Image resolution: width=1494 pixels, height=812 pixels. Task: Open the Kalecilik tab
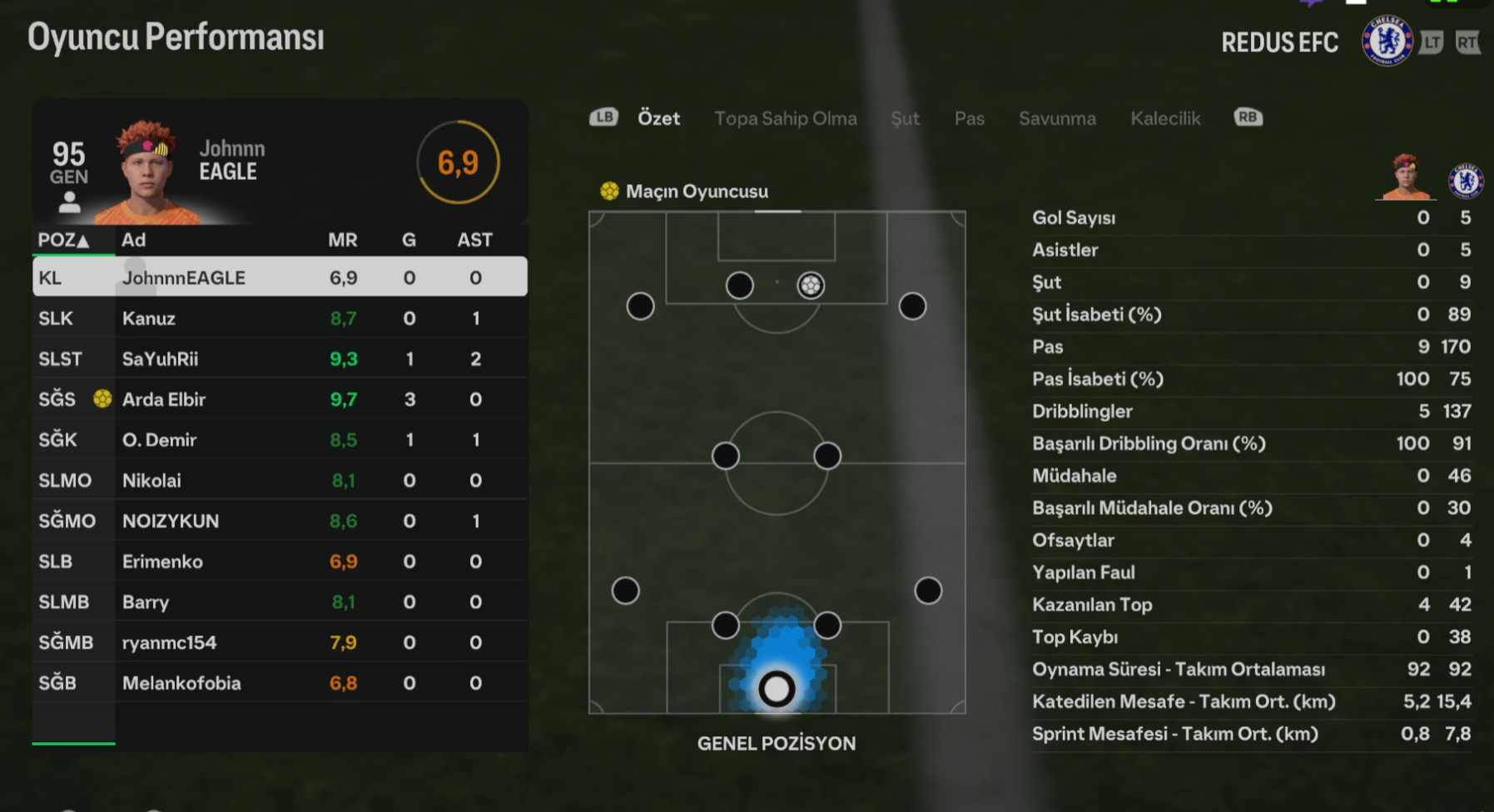(1165, 118)
